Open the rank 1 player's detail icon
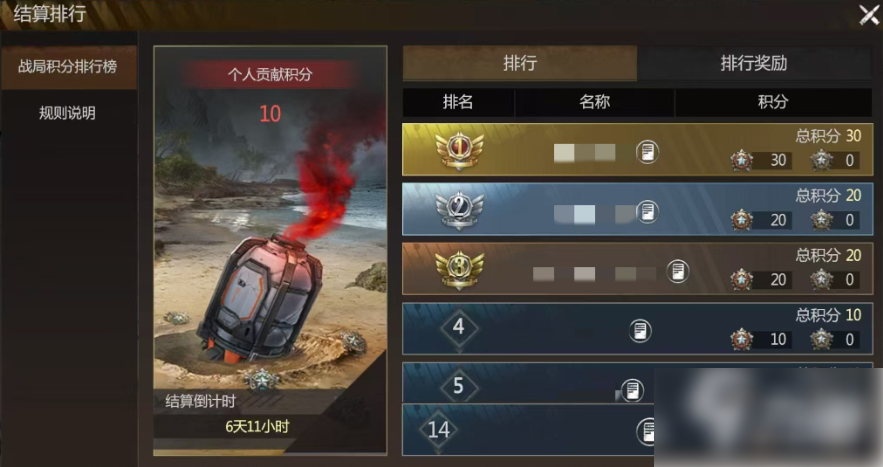Screen dimensions: 883x467 pyautogui.click(x=648, y=152)
